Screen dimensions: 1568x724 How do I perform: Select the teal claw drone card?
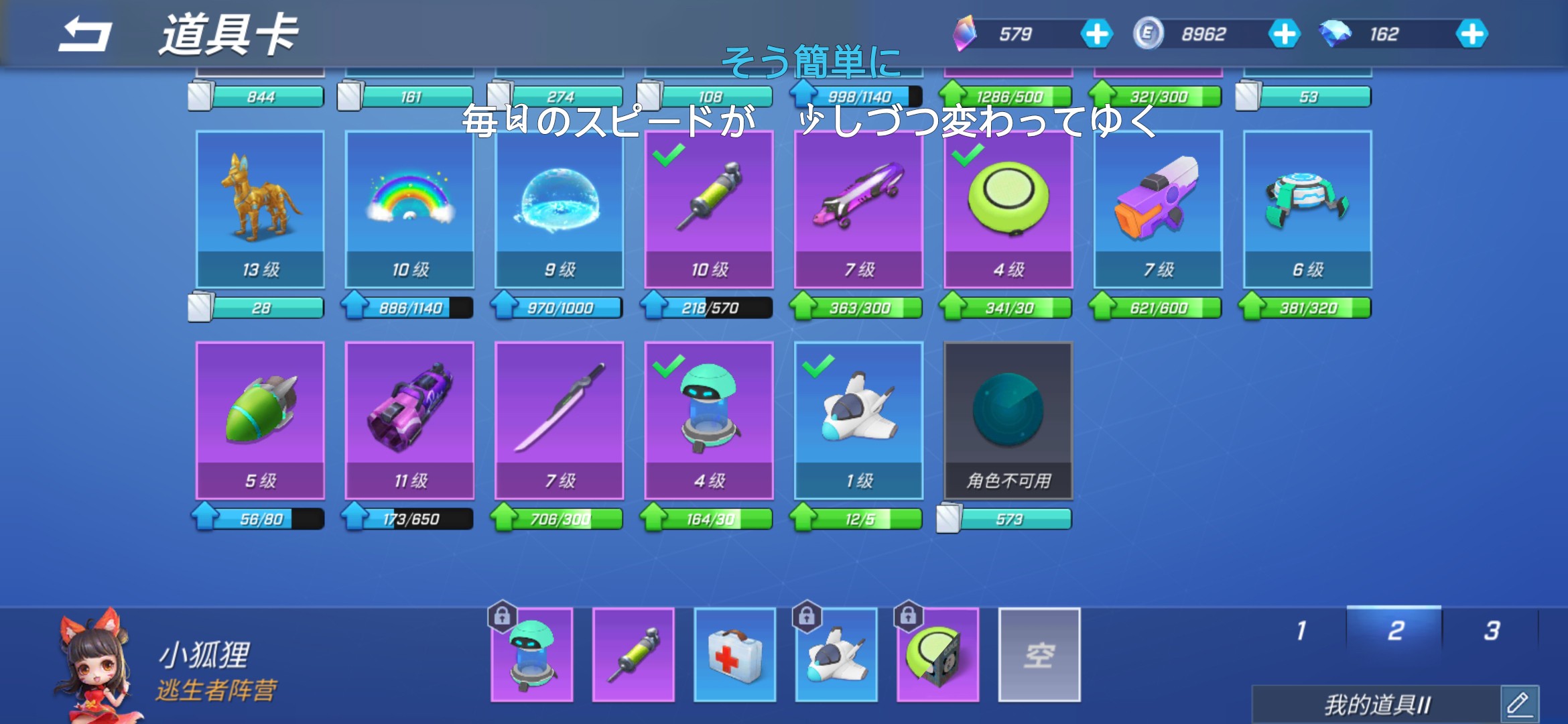1307,208
